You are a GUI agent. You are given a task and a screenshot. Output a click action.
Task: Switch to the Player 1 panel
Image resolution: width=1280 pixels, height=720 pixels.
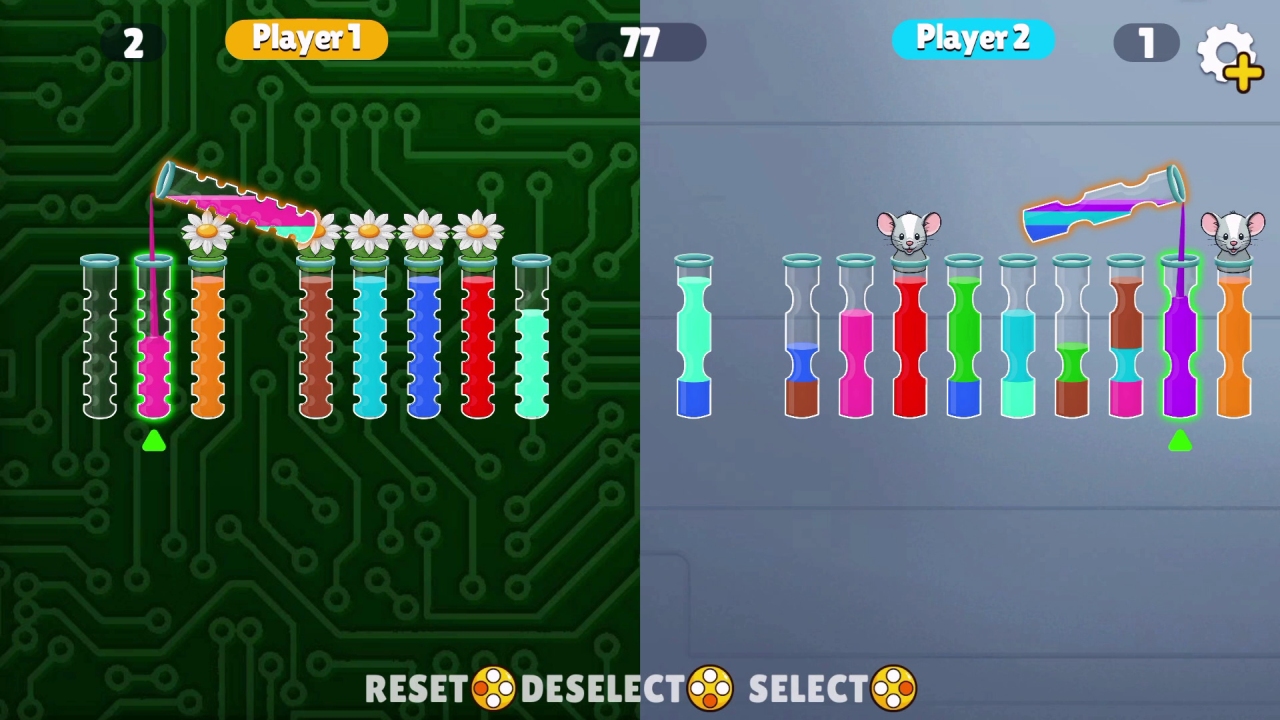click(306, 38)
